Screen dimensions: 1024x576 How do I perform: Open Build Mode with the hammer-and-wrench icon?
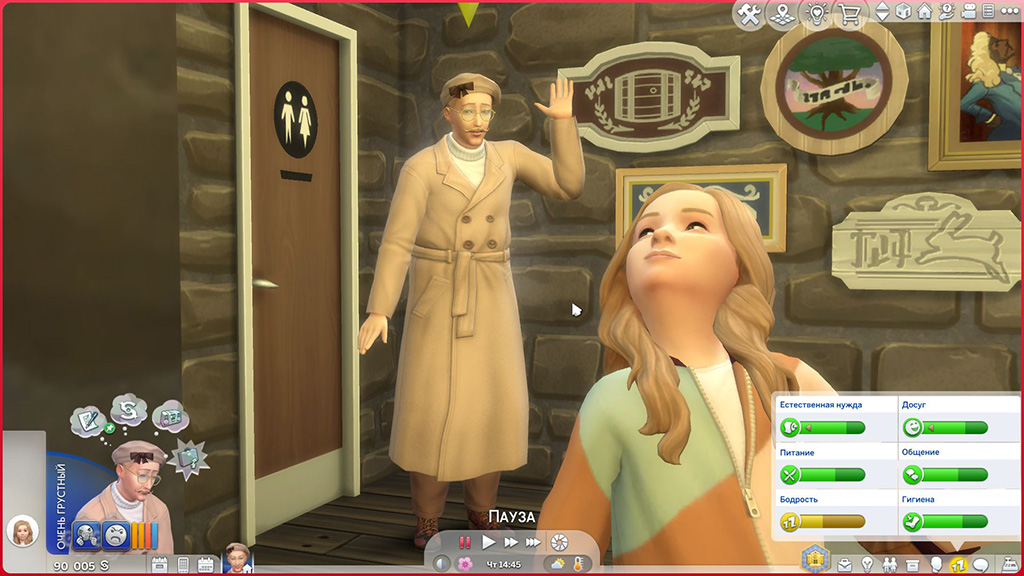click(x=749, y=13)
